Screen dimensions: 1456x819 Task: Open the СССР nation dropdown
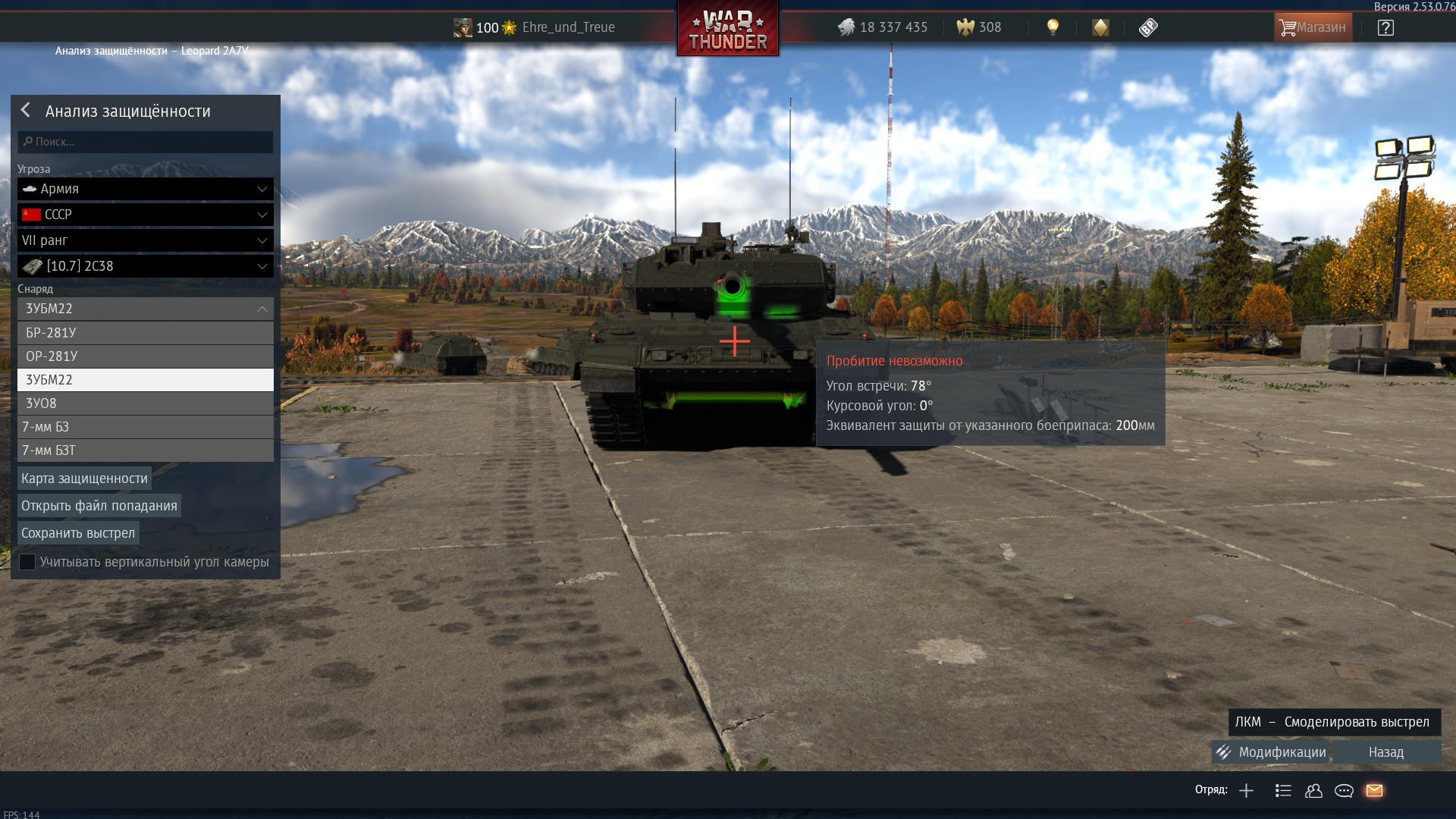146,215
